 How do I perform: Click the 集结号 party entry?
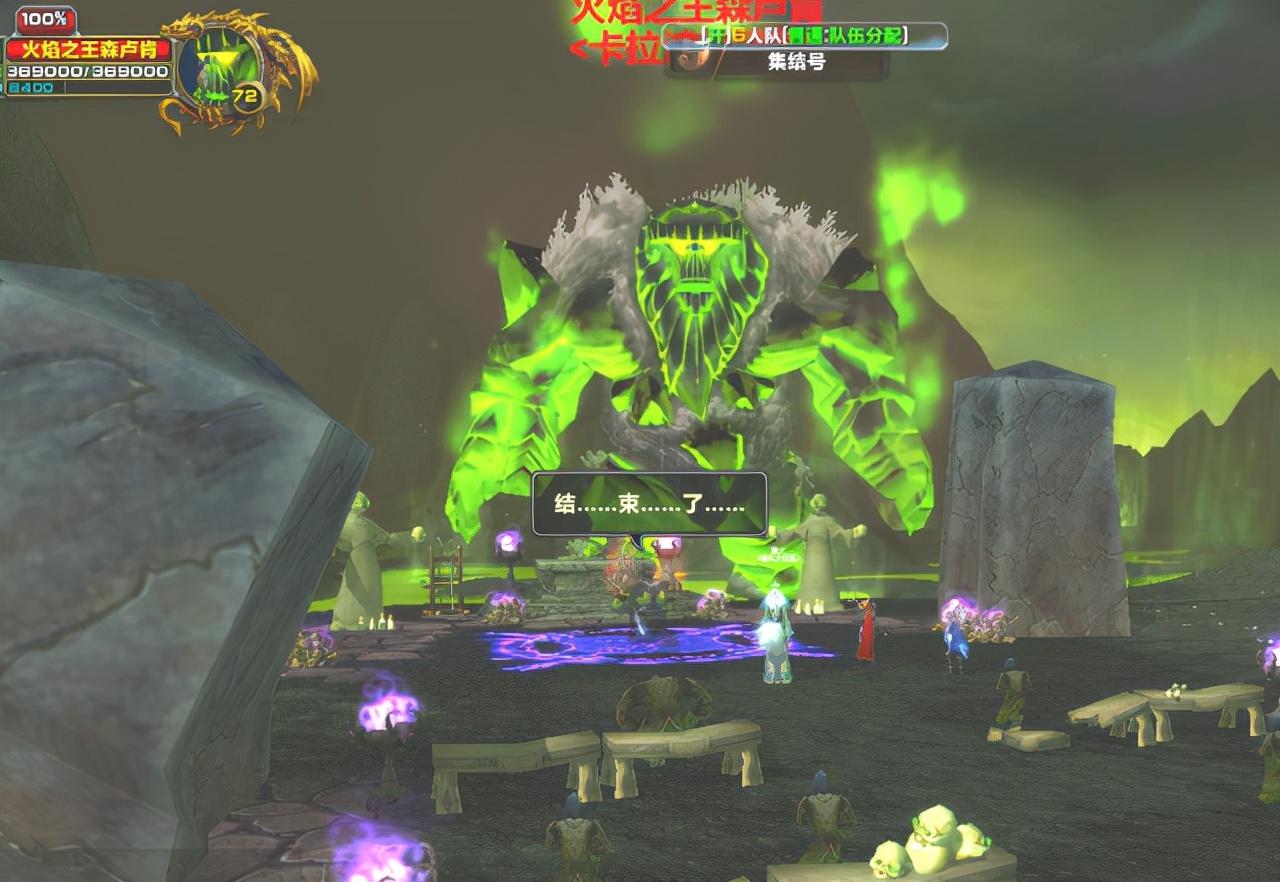click(x=796, y=62)
